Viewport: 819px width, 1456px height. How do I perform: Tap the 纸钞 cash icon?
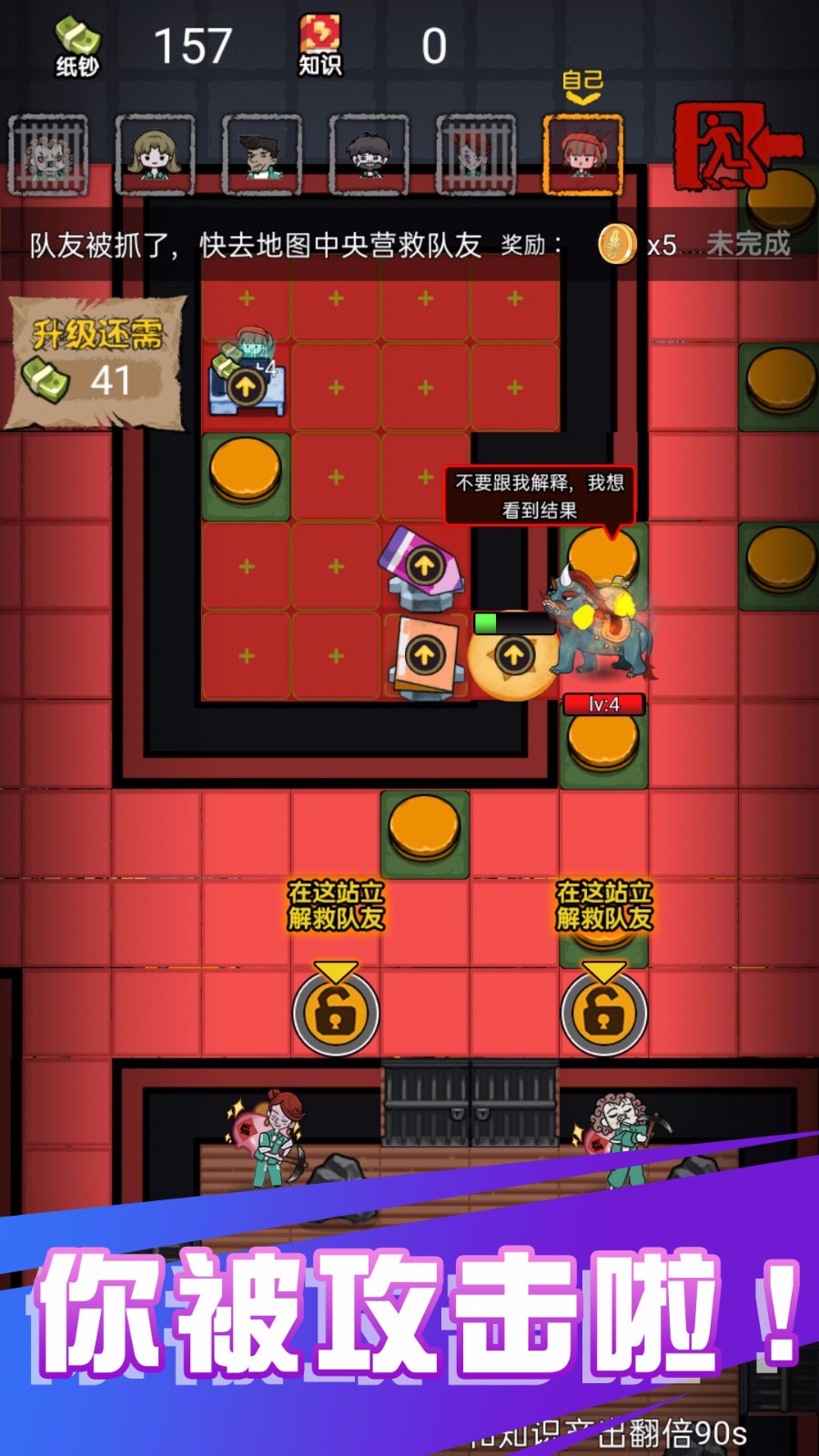coord(76,47)
